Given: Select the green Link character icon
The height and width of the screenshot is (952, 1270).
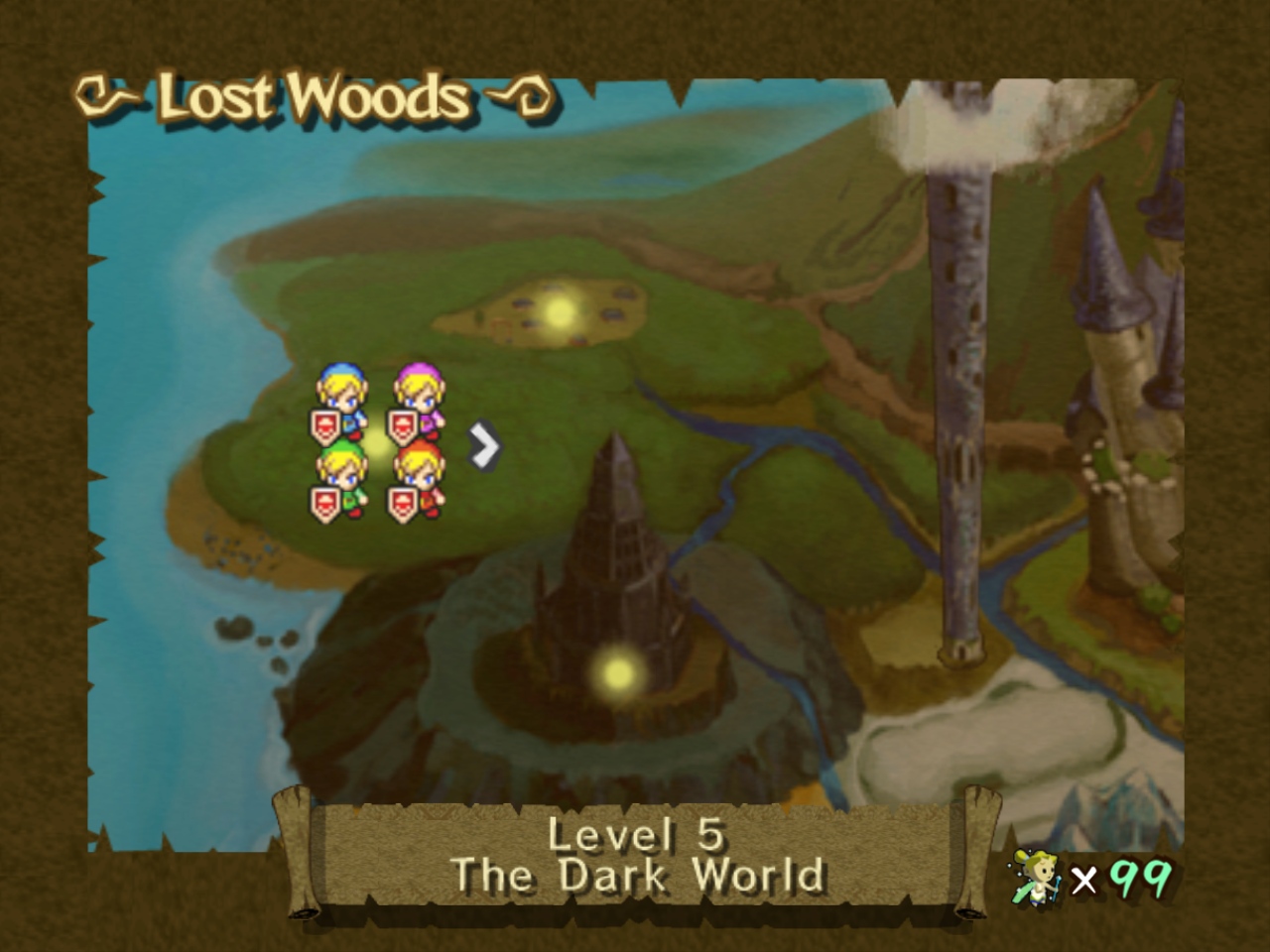Looking at the screenshot, I should tap(342, 466).
